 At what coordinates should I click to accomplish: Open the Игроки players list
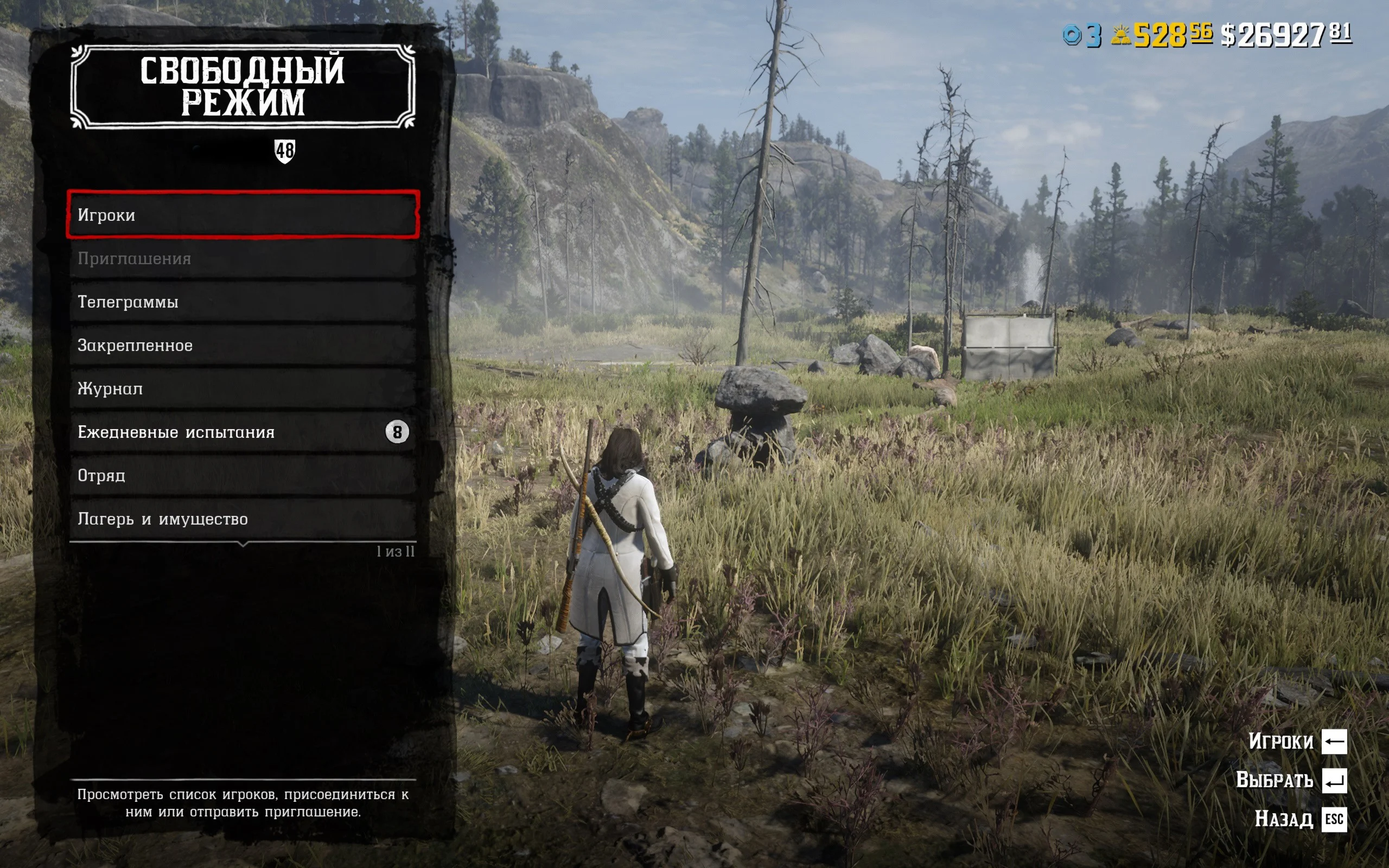[x=243, y=215]
